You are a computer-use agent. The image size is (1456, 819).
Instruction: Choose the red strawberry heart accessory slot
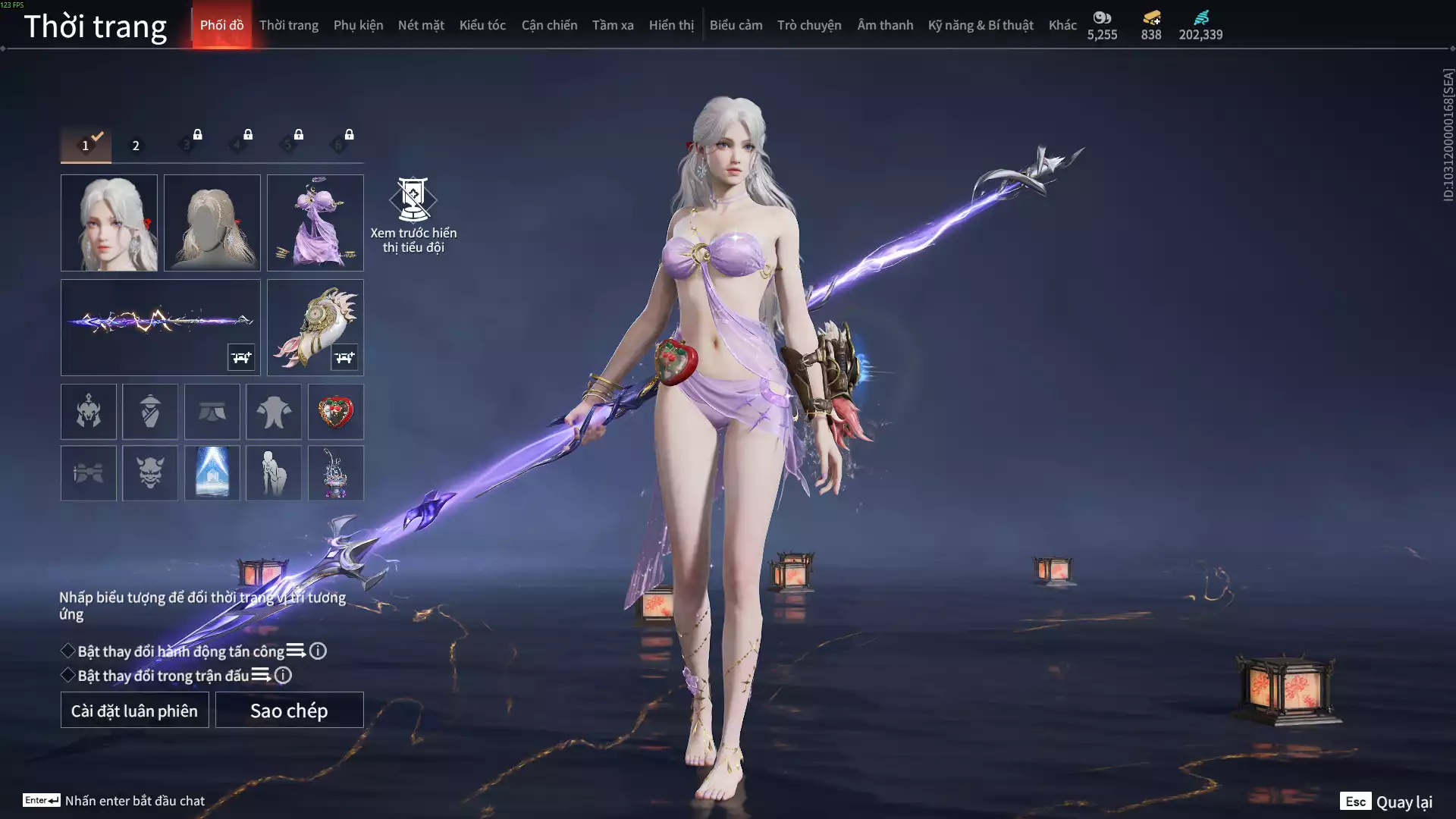click(x=336, y=412)
